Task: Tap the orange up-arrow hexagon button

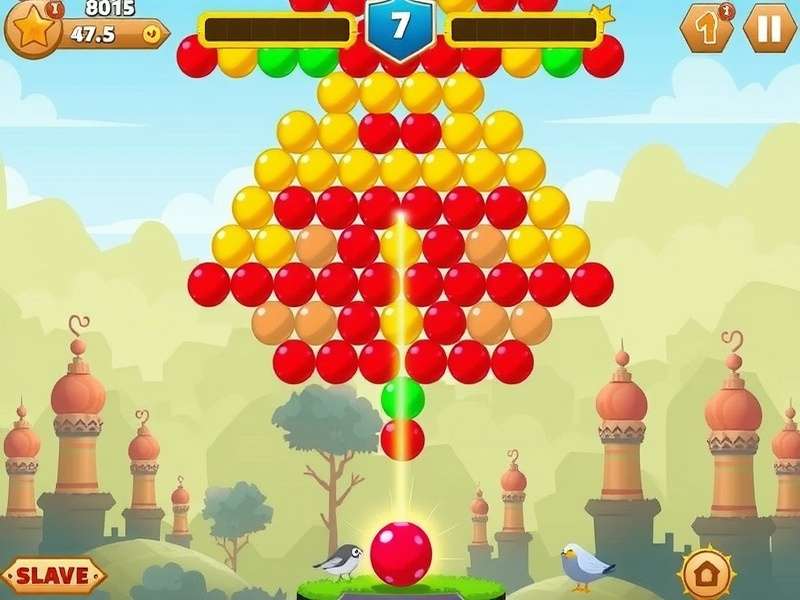Action: pos(706,28)
